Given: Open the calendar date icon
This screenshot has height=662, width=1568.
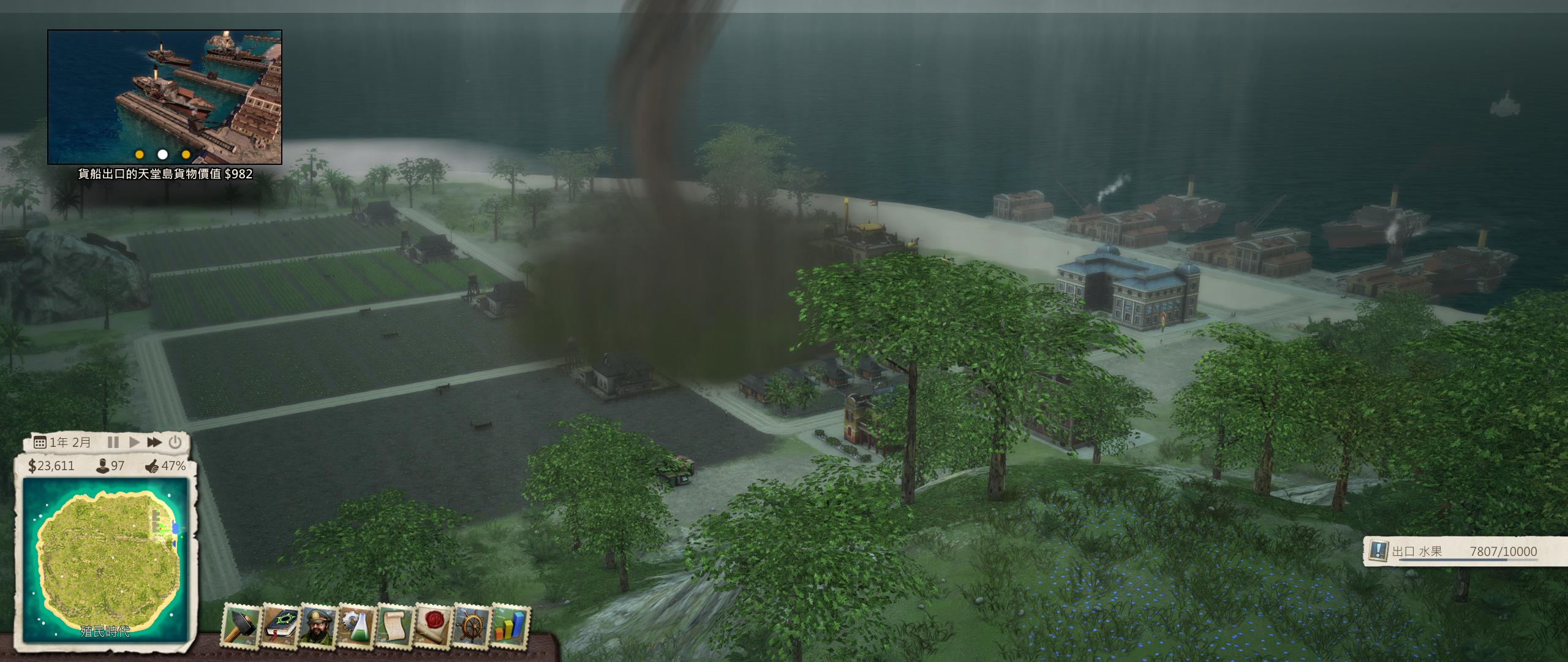Looking at the screenshot, I should click(x=40, y=443).
